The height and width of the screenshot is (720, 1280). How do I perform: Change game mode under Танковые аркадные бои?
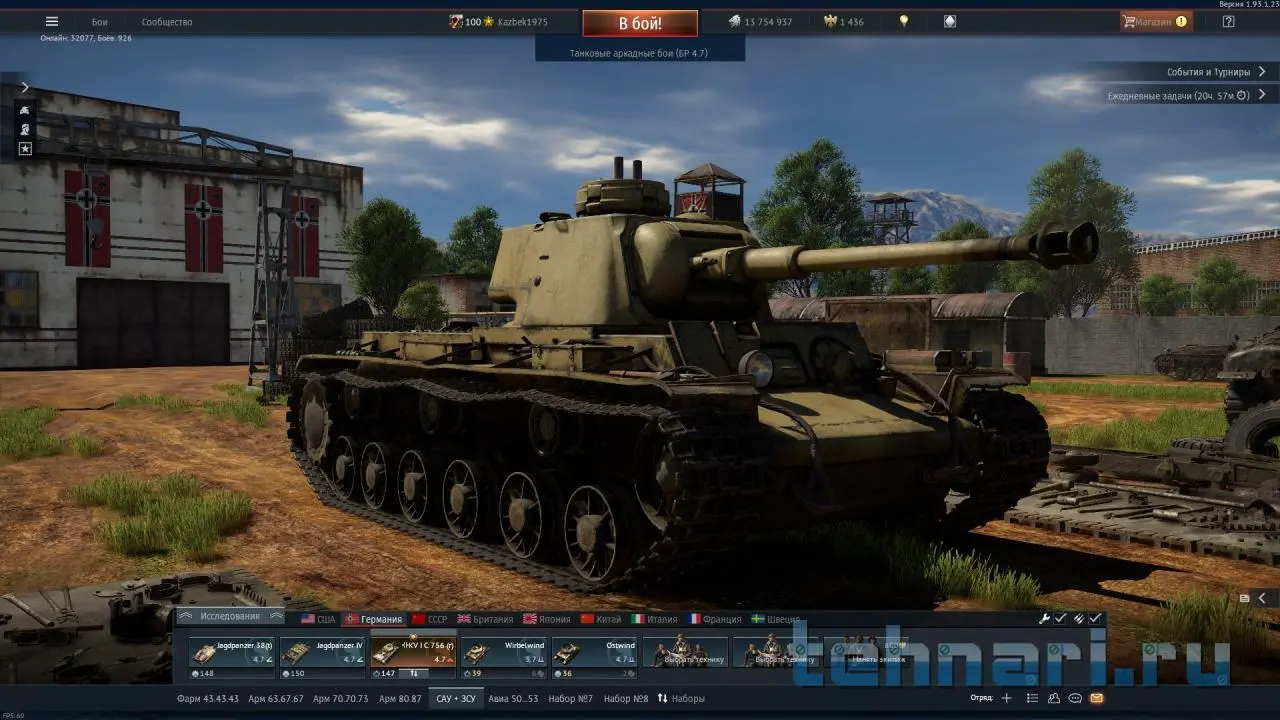pos(639,53)
